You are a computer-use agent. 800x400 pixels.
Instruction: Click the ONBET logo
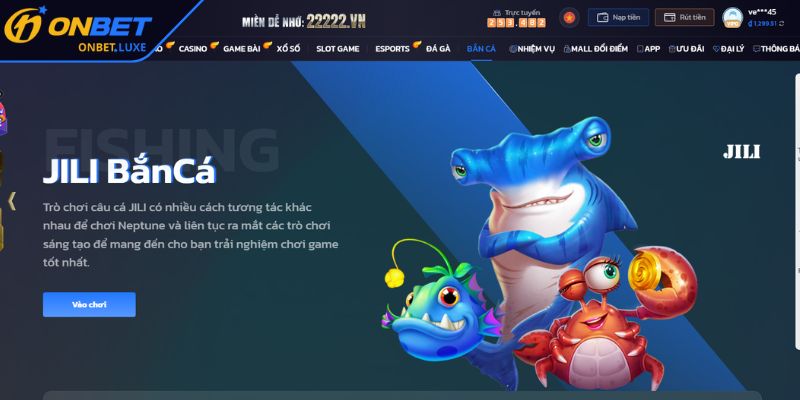pyautogui.click(x=77, y=29)
